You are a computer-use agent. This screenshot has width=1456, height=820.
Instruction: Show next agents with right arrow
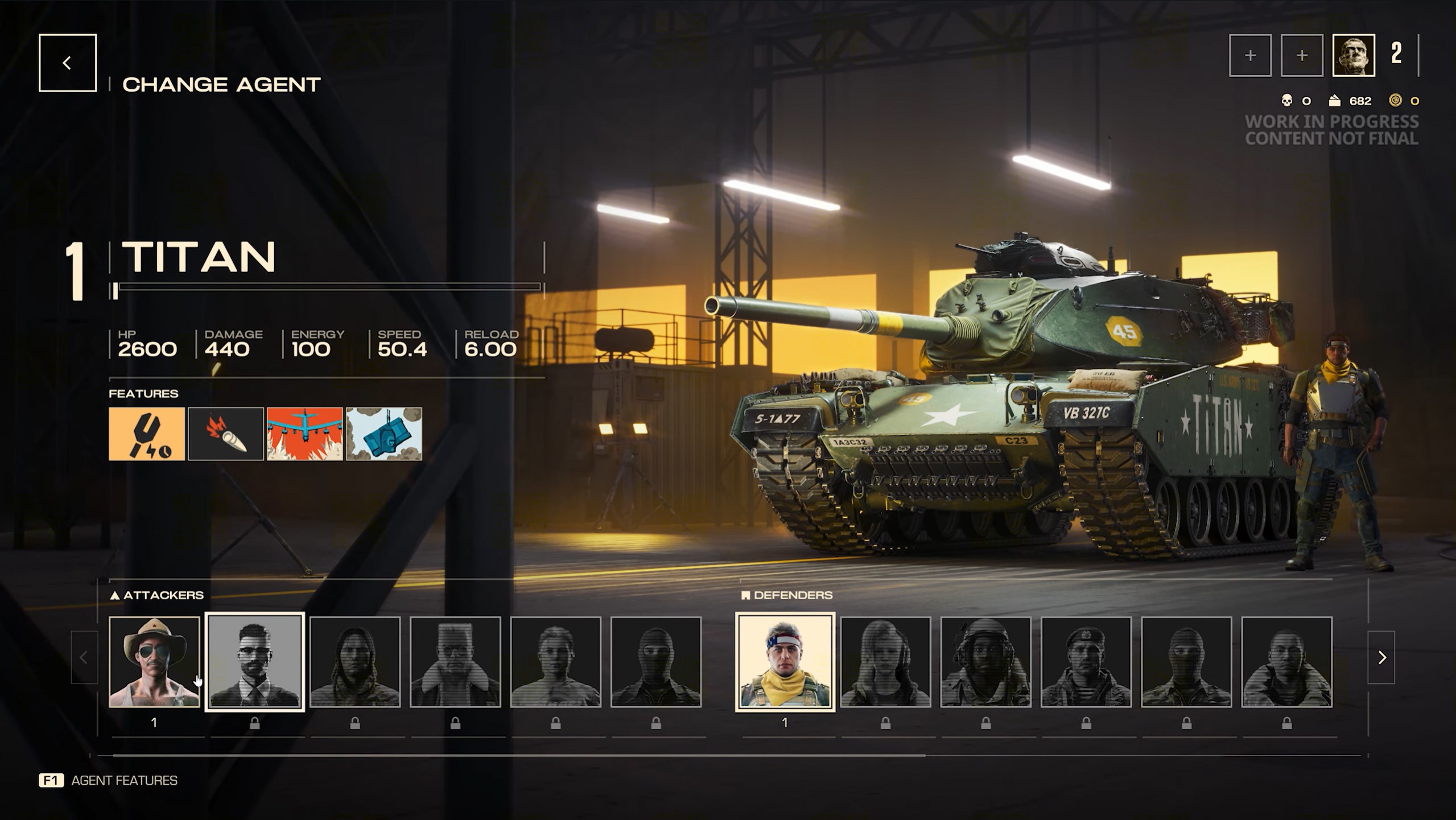coord(1381,657)
